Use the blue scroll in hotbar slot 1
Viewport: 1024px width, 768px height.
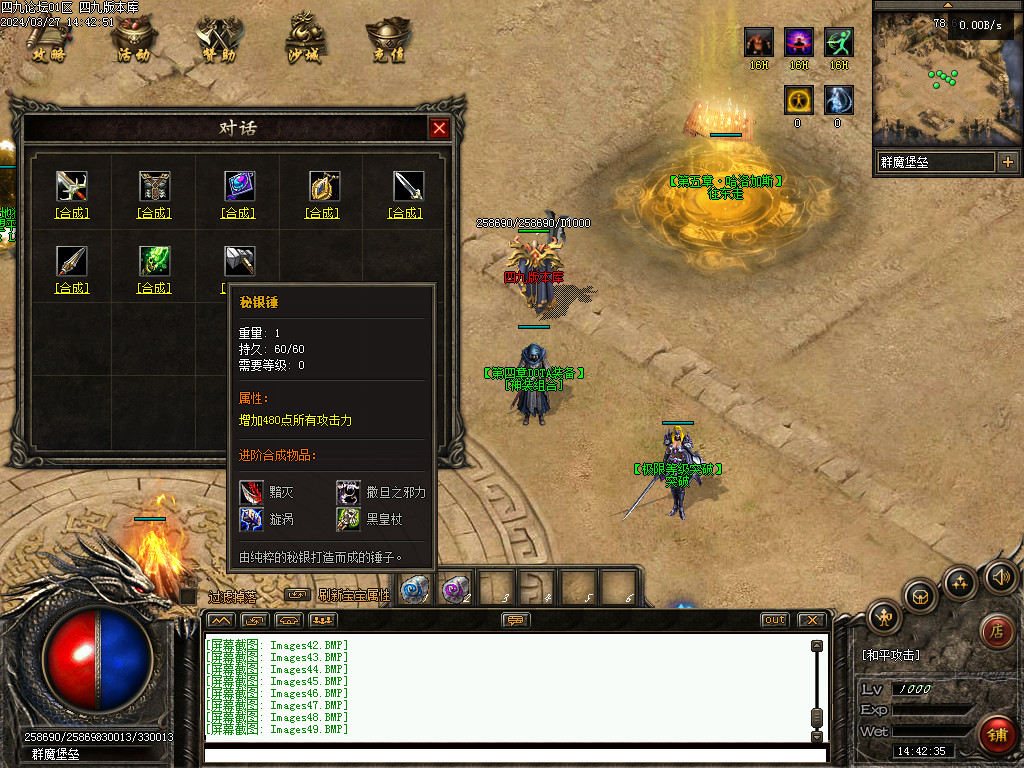(413, 590)
